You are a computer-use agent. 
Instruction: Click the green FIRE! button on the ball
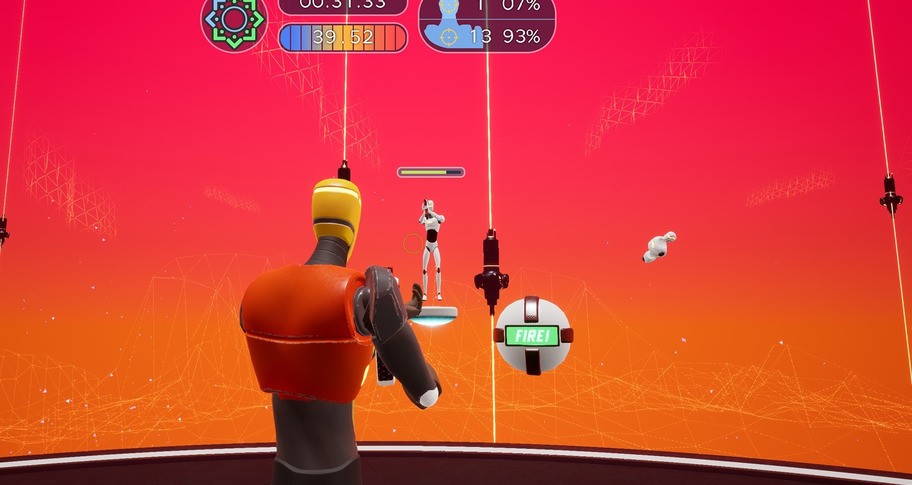click(531, 335)
